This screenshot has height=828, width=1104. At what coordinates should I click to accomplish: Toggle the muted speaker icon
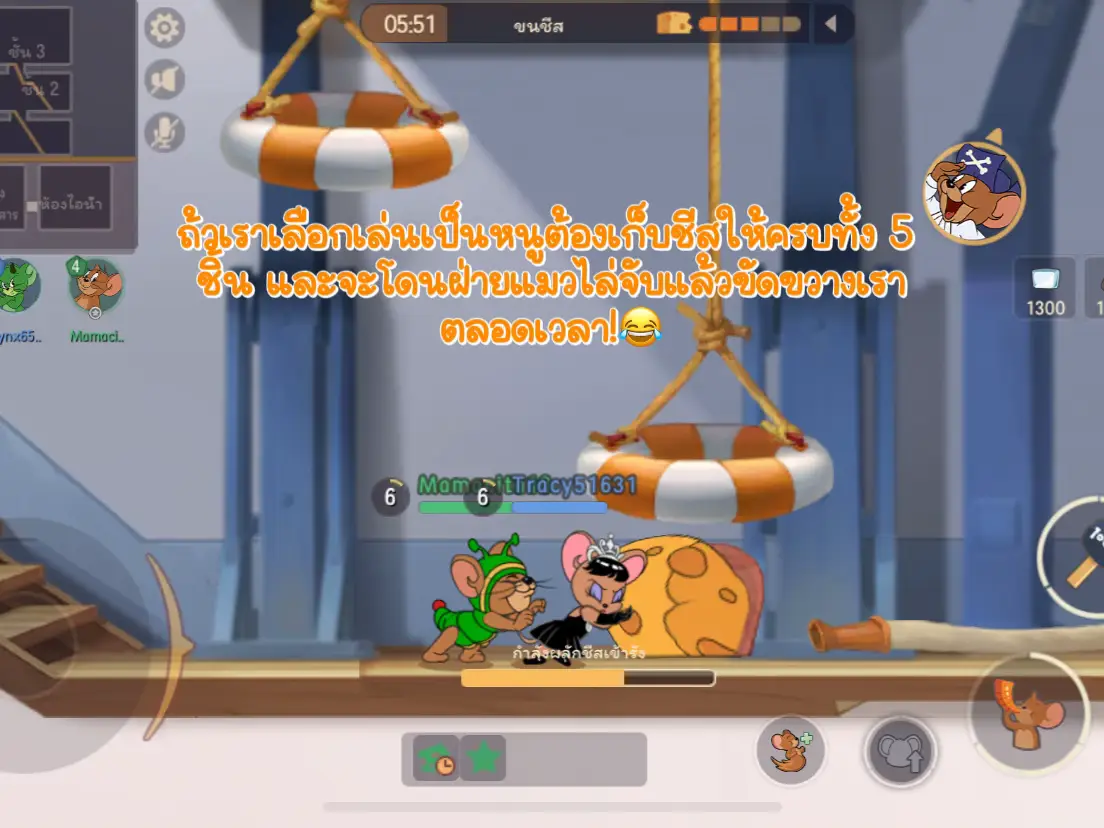(x=165, y=79)
